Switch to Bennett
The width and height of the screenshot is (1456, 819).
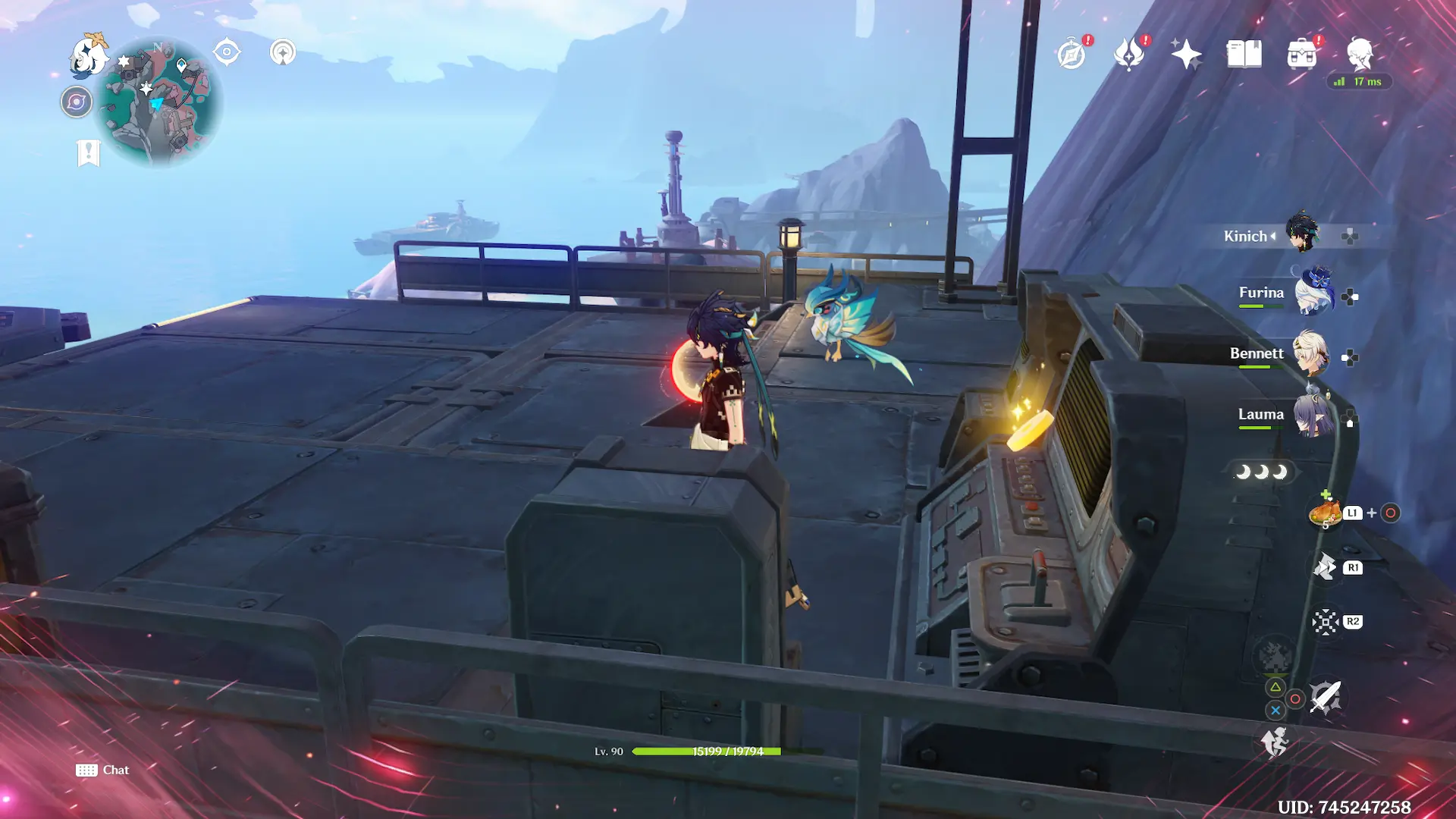pos(1310,353)
